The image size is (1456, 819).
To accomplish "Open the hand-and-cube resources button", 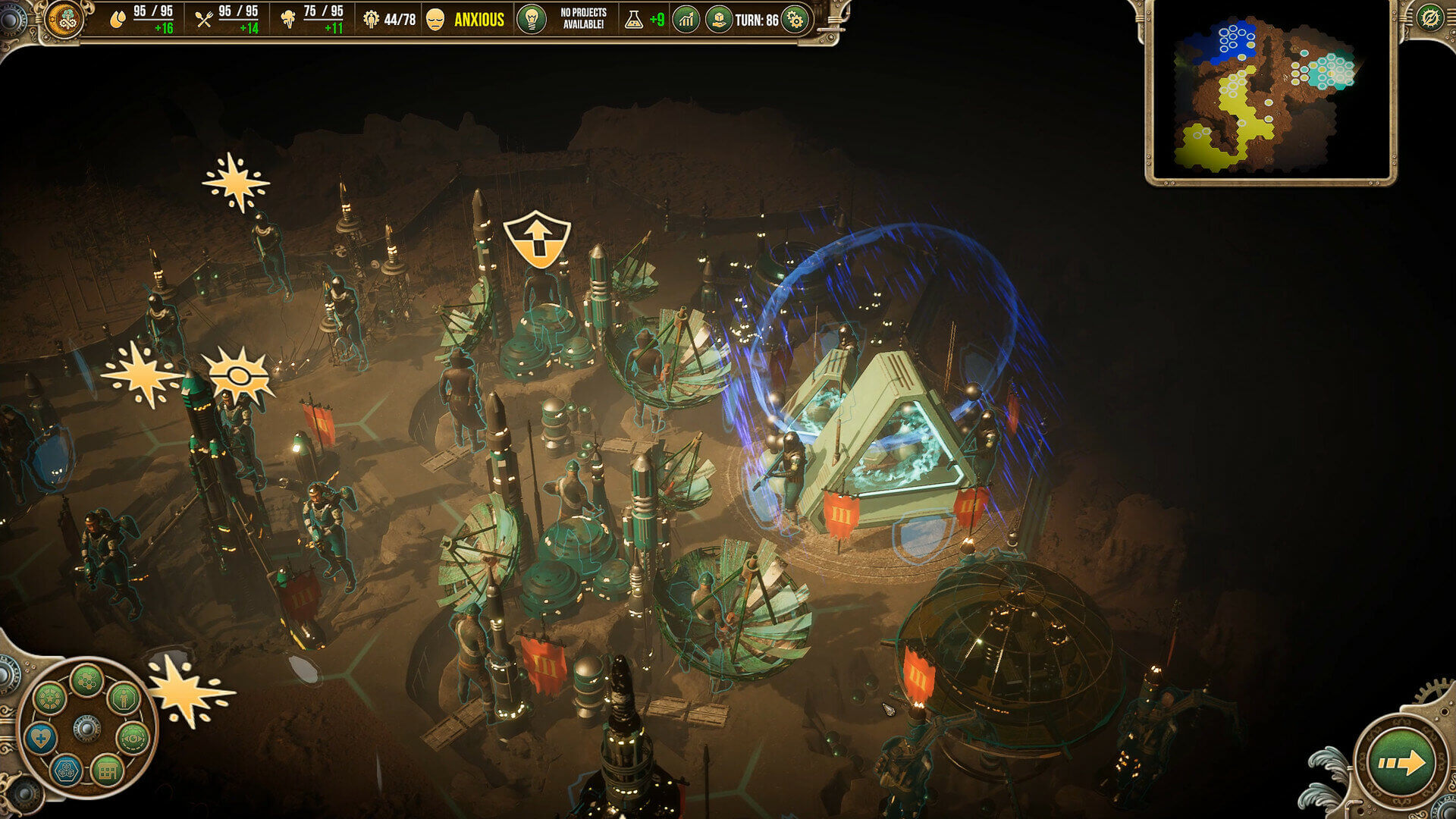I will 717,20.
